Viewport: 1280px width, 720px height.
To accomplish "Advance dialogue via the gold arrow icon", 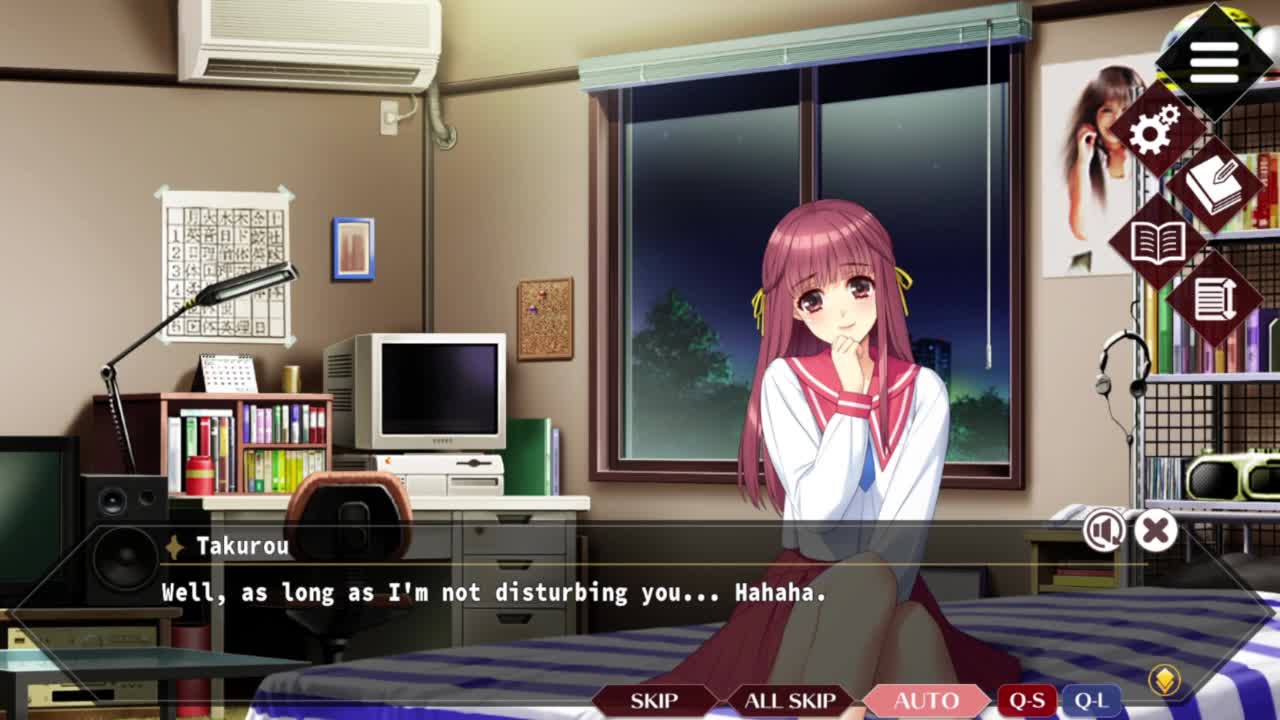I will (x=1163, y=681).
